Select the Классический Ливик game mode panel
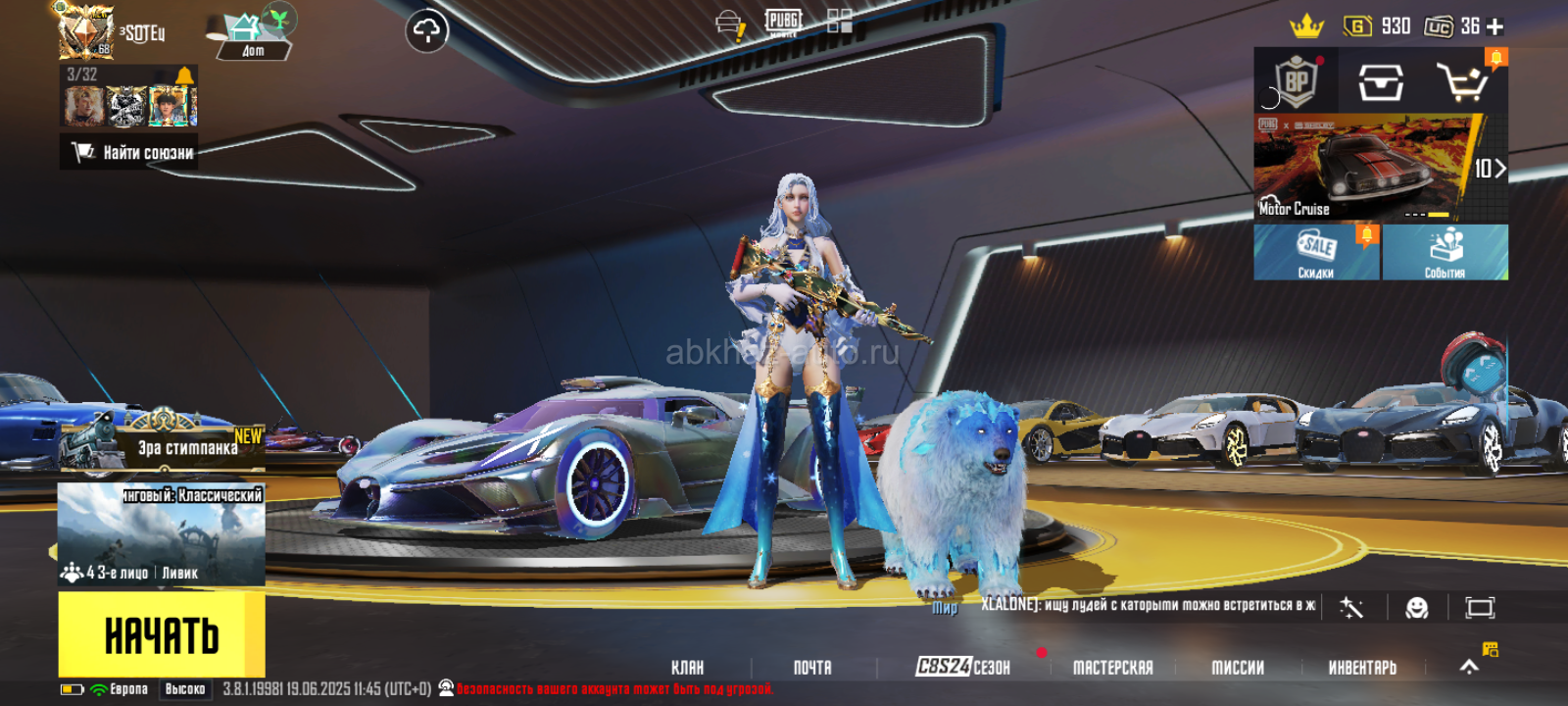This screenshot has height=706, width=1568. pos(162,534)
